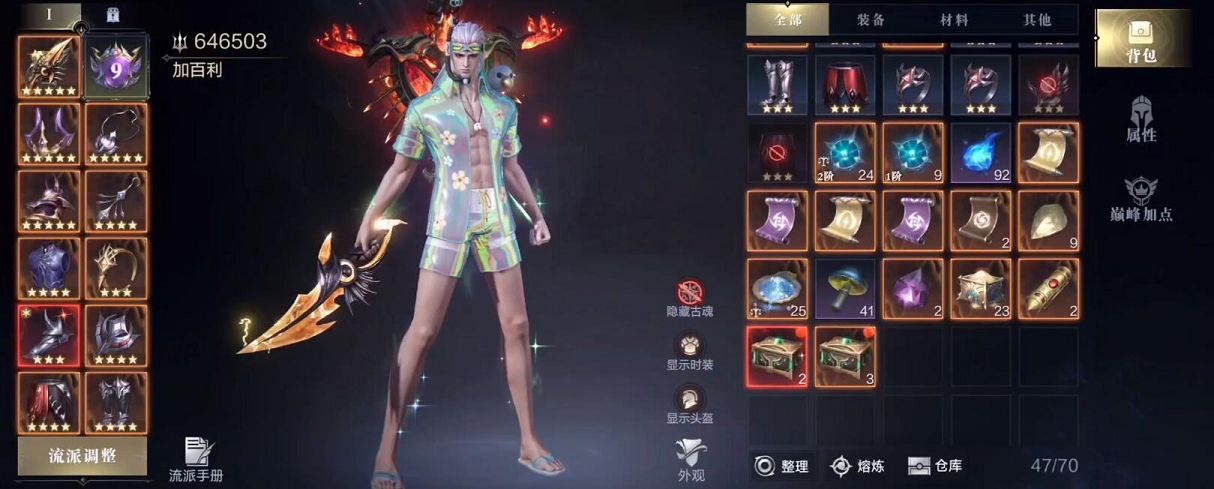Open the 其他 tab
Viewport: 1214px width, 489px height.
(x=1037, y=19)
